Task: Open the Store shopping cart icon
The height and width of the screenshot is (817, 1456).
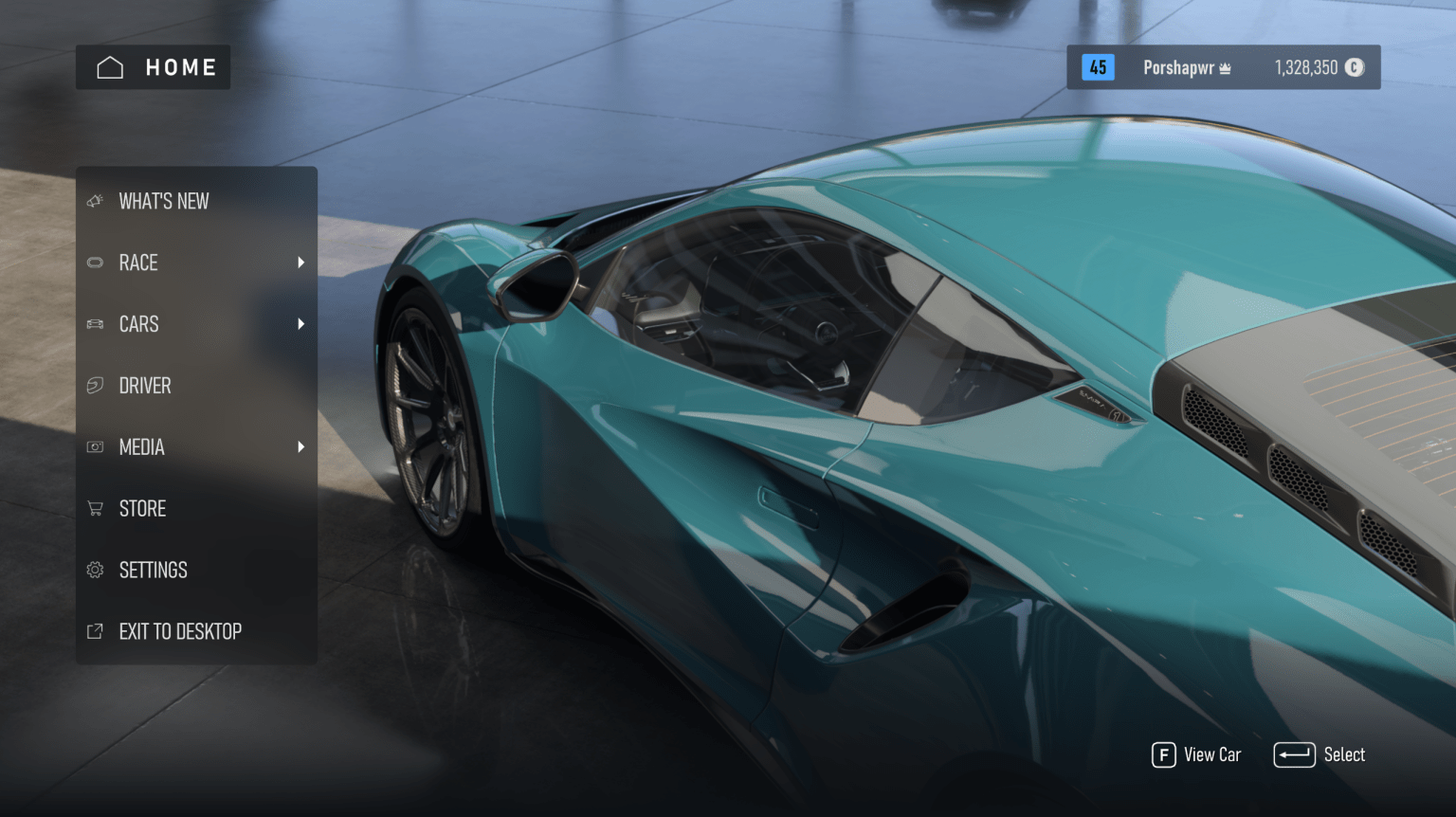Action: pyautogui.click(x=95, y=508)
